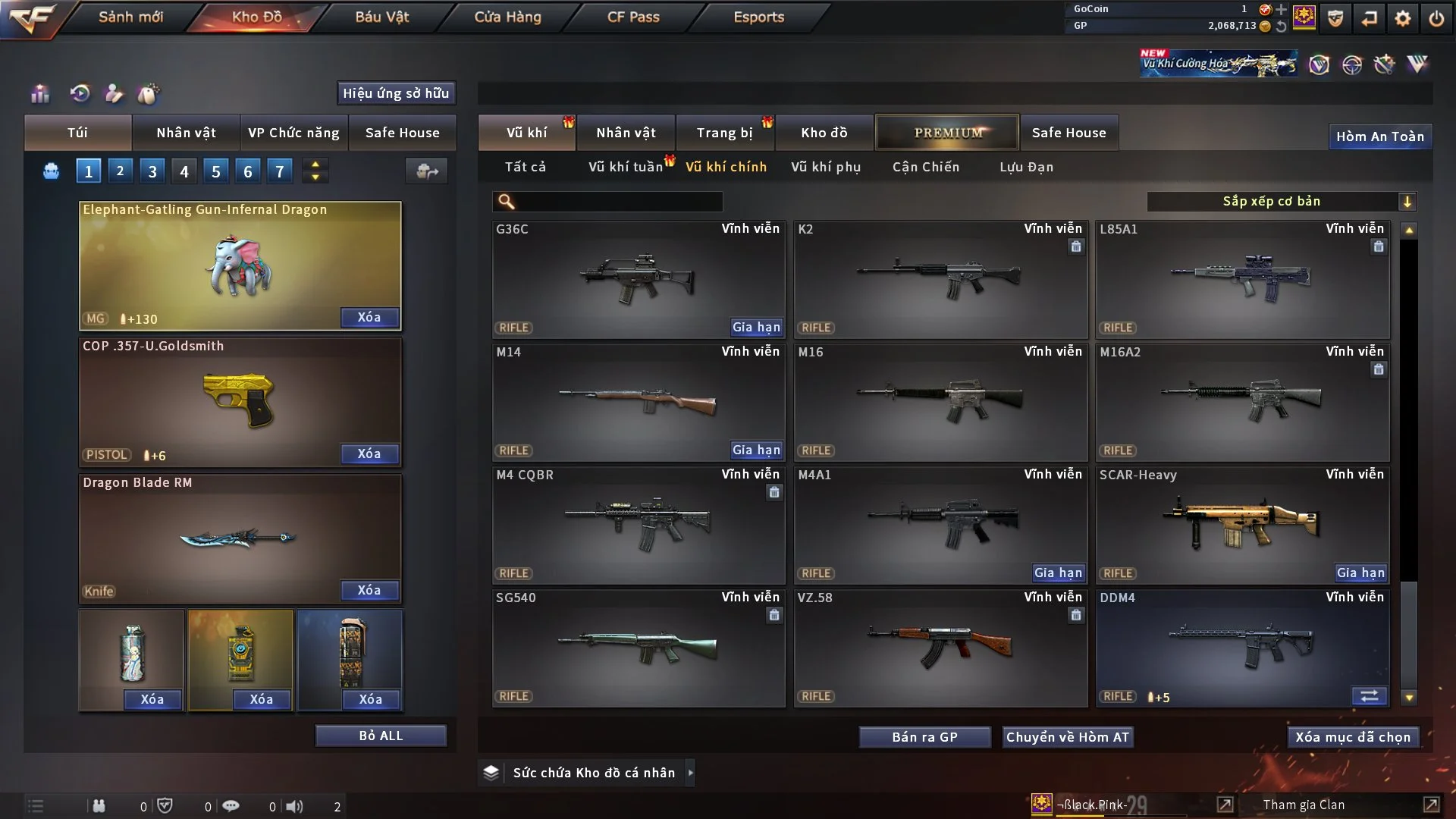Open the PREMIUM tab
1456x819 pixels.
tap(947, 133)
